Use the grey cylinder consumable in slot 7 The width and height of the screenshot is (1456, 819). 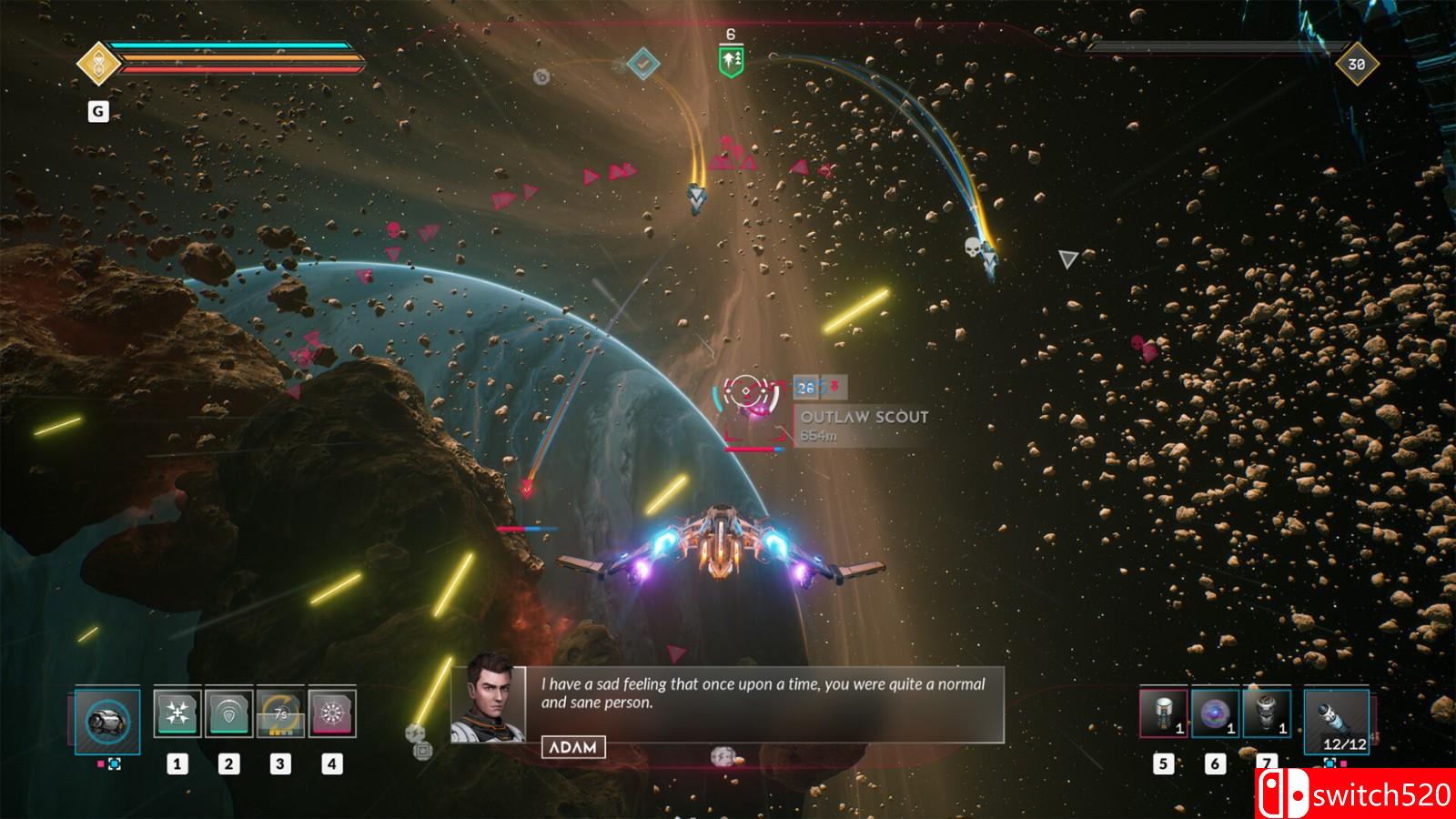click(x=1267, y=713)
